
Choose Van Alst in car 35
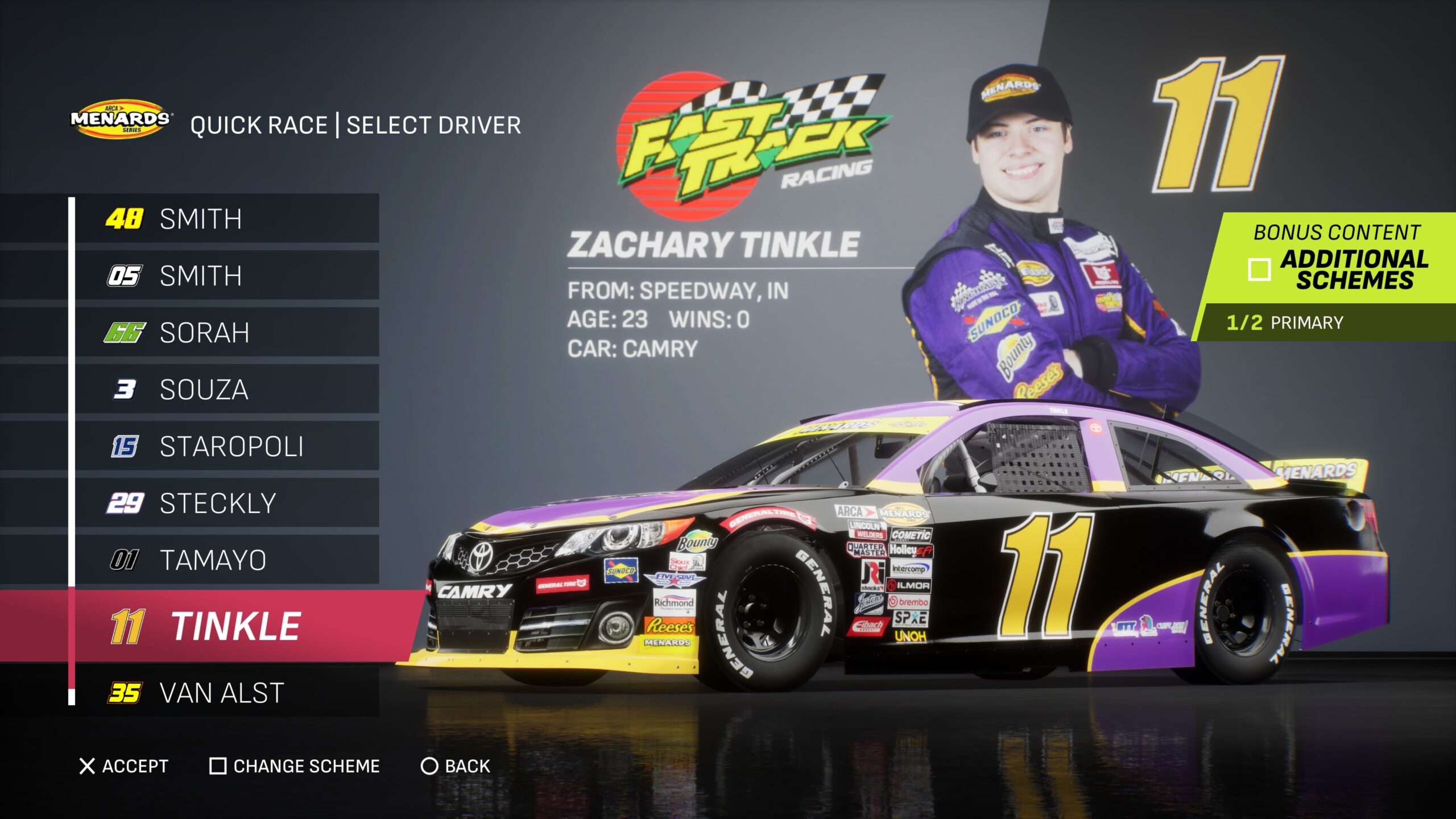coord(226,693)
